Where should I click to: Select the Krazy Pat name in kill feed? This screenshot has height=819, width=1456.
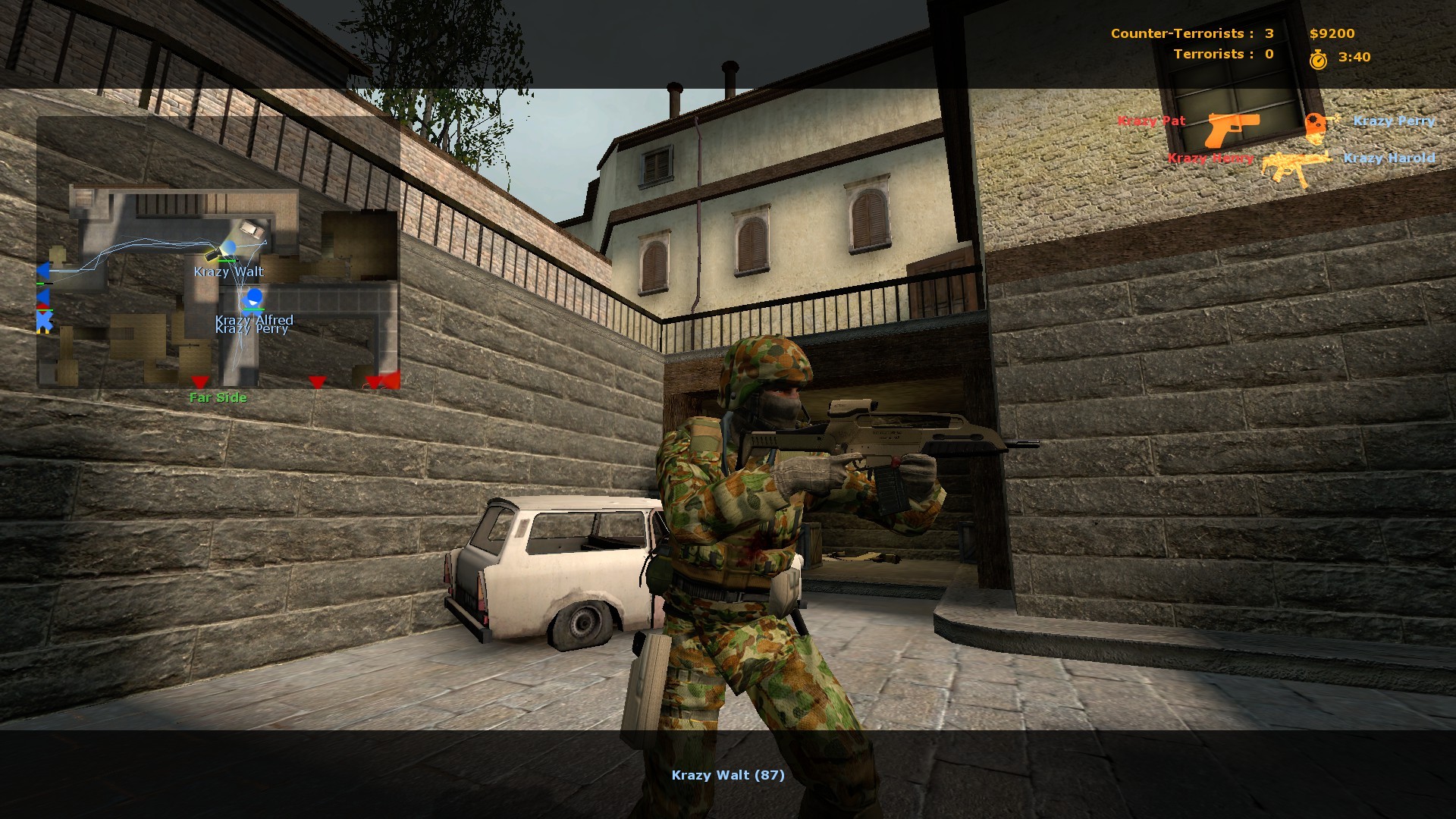1151,121
